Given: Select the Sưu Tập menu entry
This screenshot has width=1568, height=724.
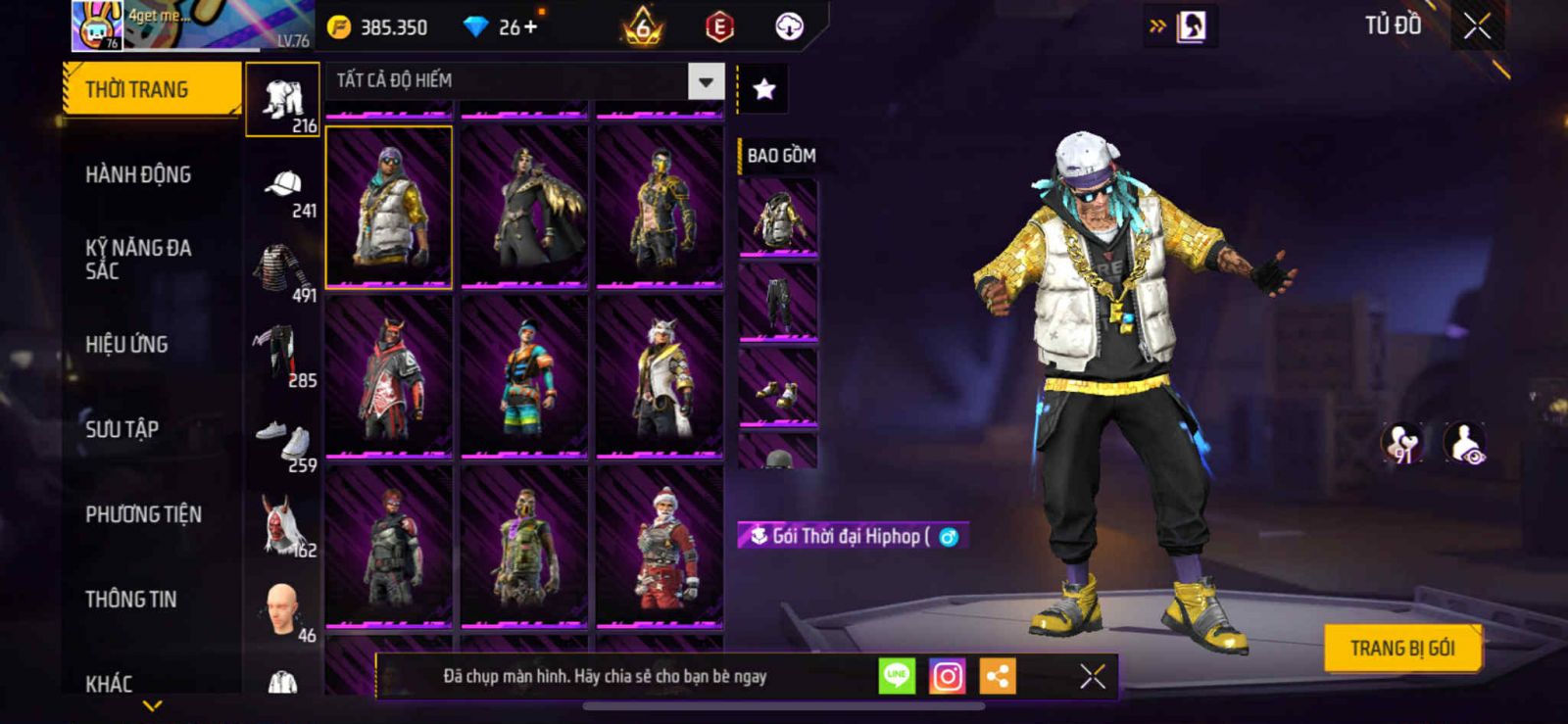Looking at the screenshot, I should [x=122, y=429].
